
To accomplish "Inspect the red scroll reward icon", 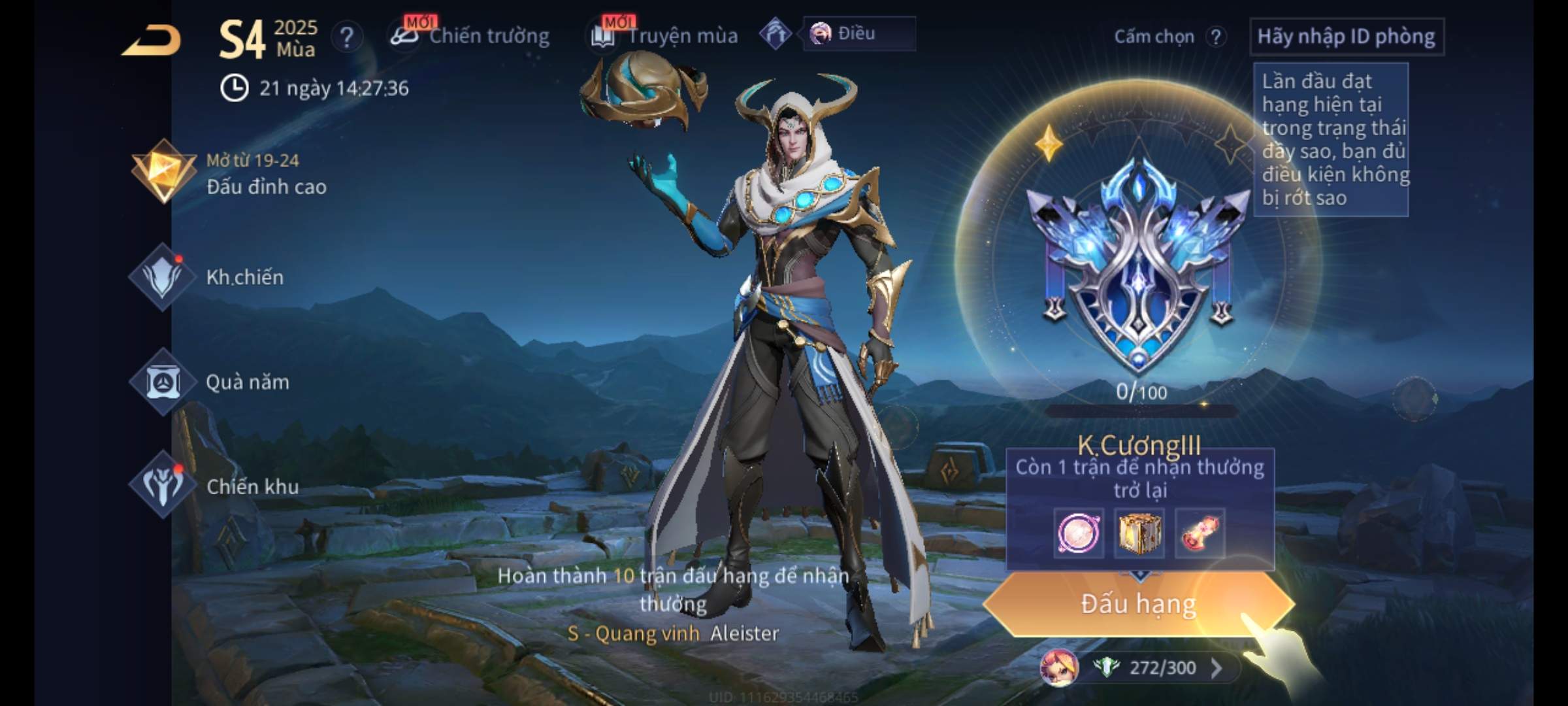I will (1200, 533).
